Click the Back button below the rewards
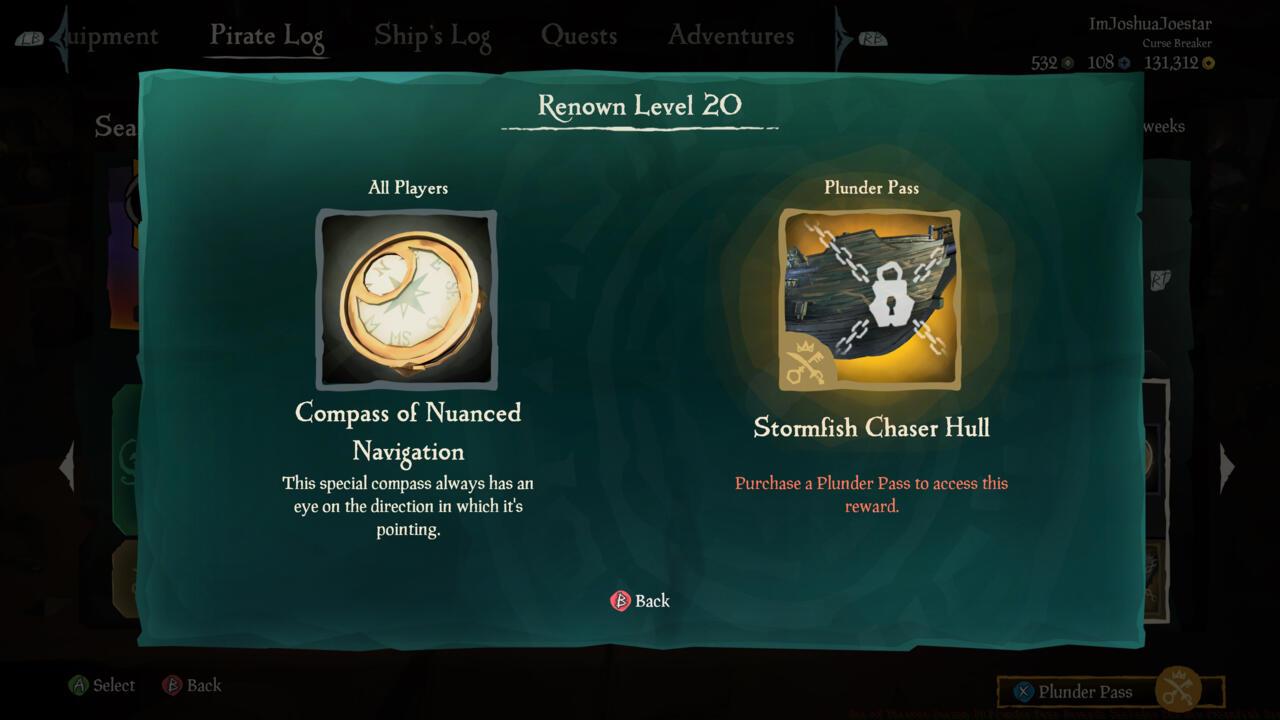Screen dimensions: 1280x720 pos(640,601)
